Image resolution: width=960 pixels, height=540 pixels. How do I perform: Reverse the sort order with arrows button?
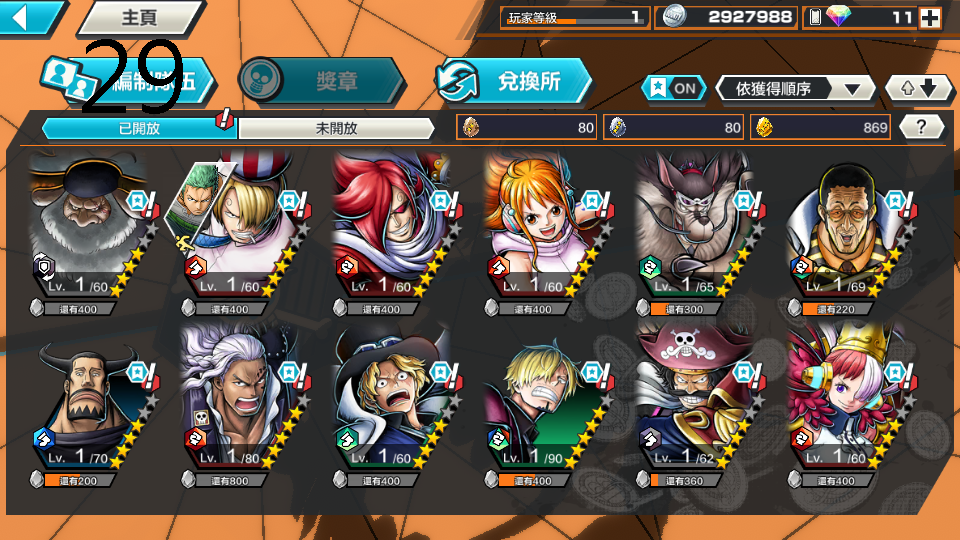coord(919,89)
